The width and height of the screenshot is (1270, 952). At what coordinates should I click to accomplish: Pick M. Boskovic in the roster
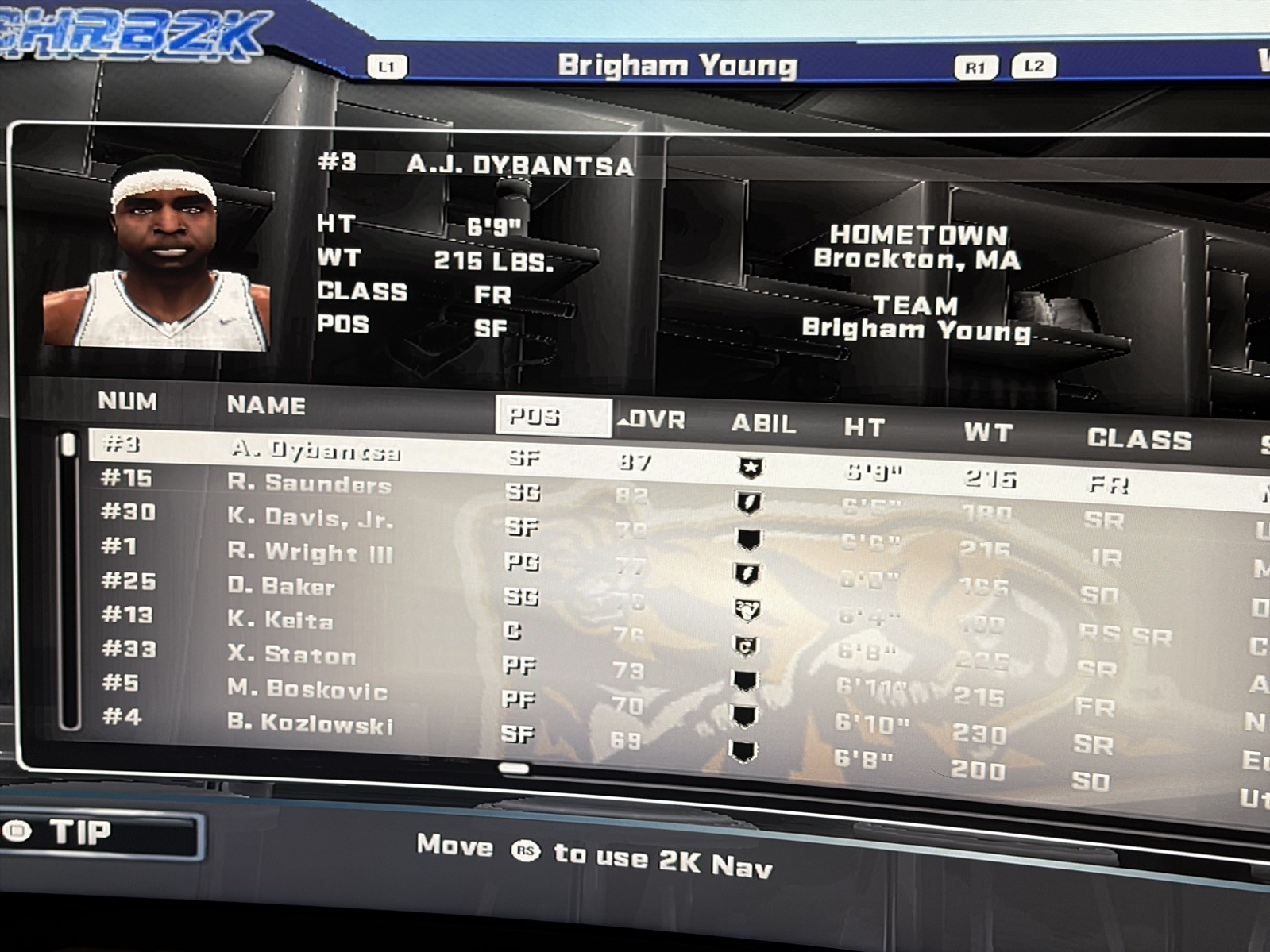(307, 689)
